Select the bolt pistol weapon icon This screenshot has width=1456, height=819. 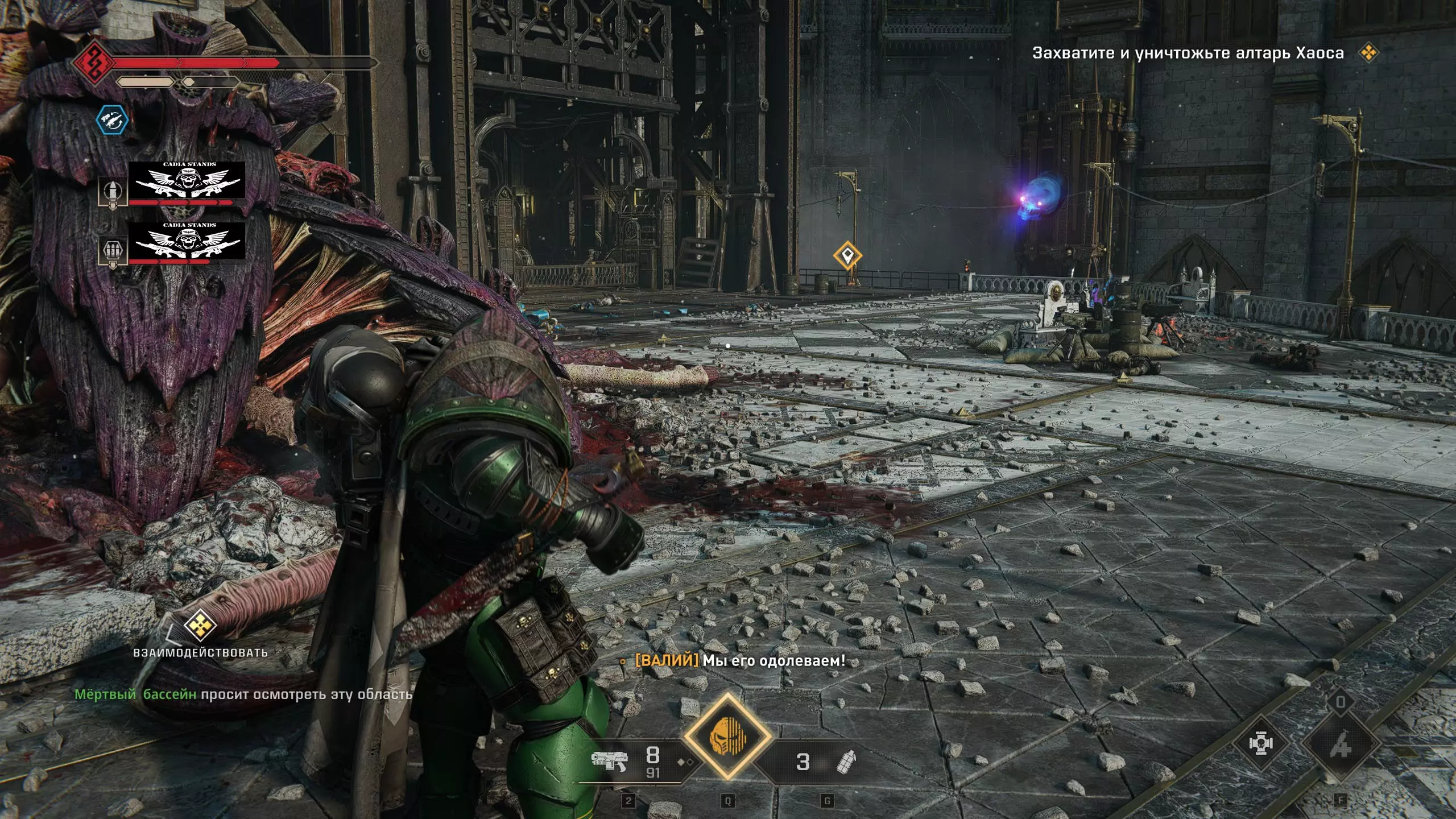tap(609, 761)
